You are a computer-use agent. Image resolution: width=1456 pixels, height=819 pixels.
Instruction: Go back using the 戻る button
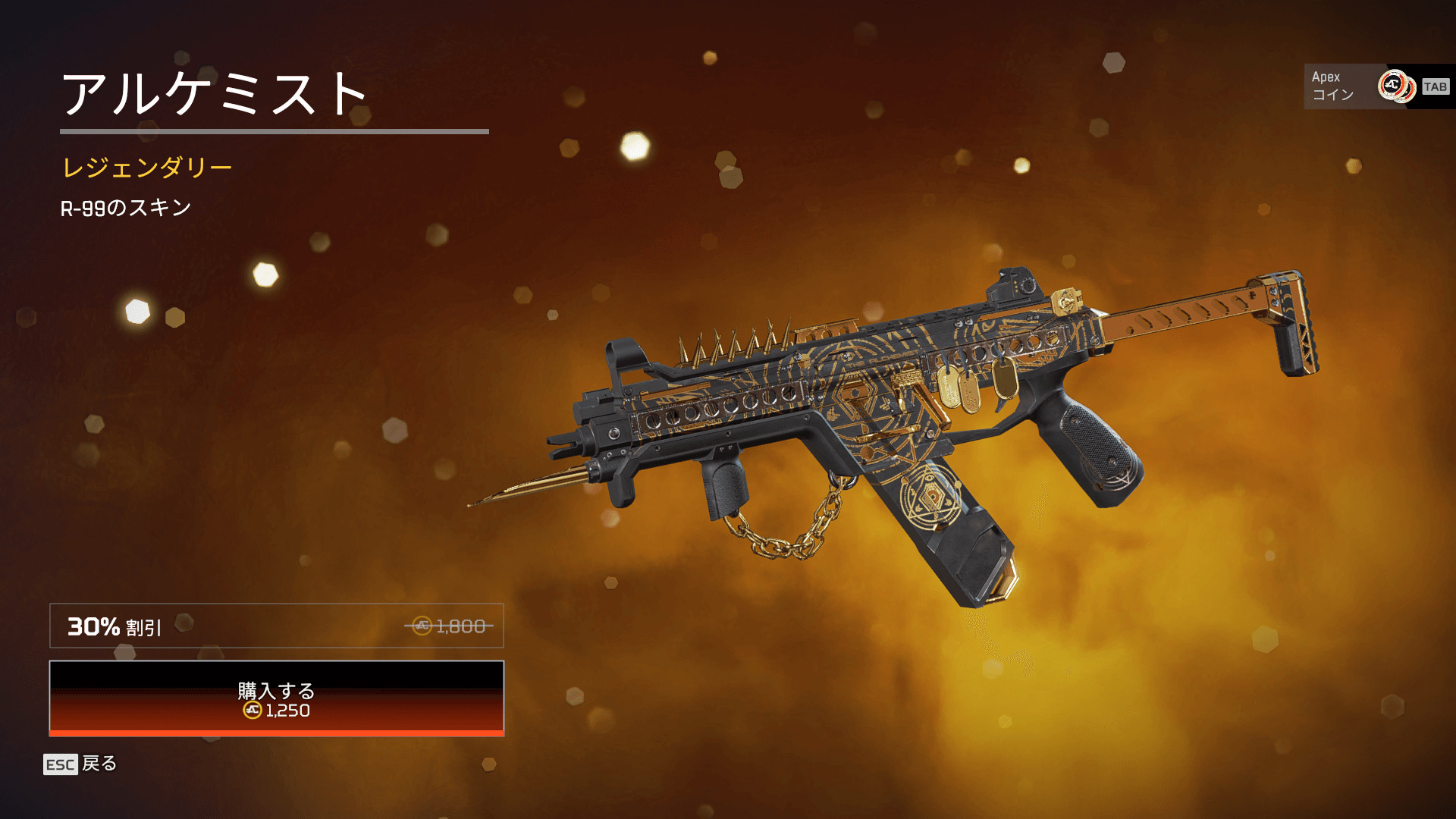tap(81, 764)
